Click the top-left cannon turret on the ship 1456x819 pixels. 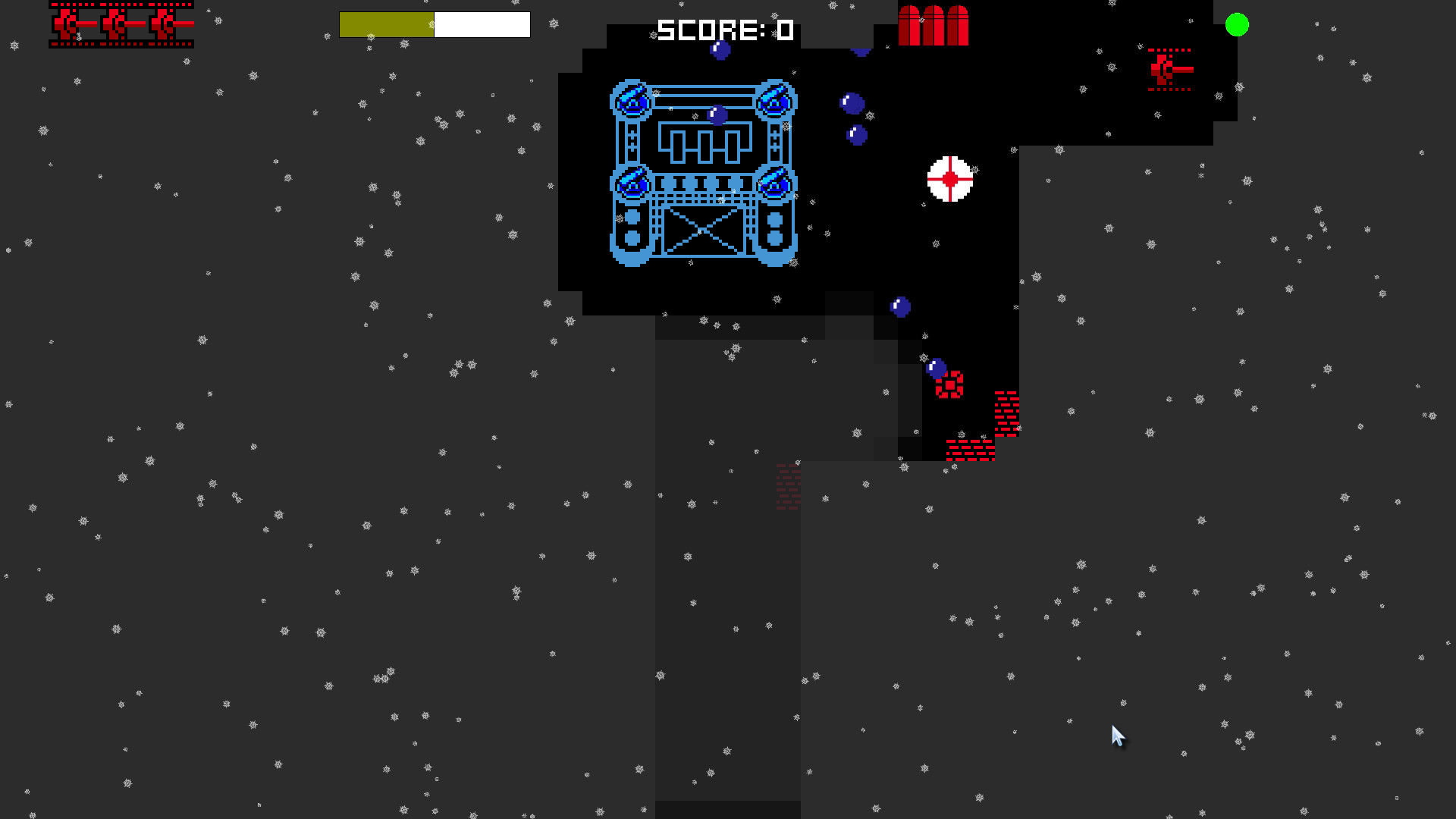tap(632, 100)
